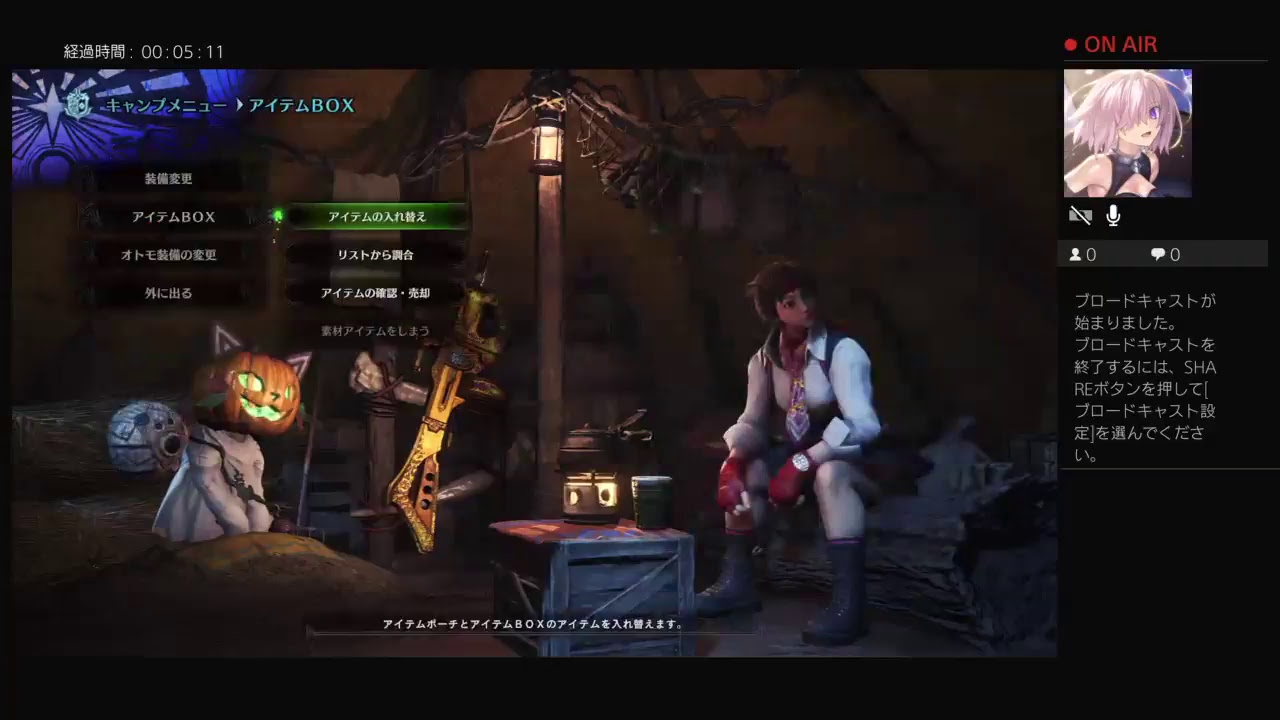Screen dimensions: 1280x720
Task: Select アイテムの確認・売却 option
Action: click(x=375, y=293)
